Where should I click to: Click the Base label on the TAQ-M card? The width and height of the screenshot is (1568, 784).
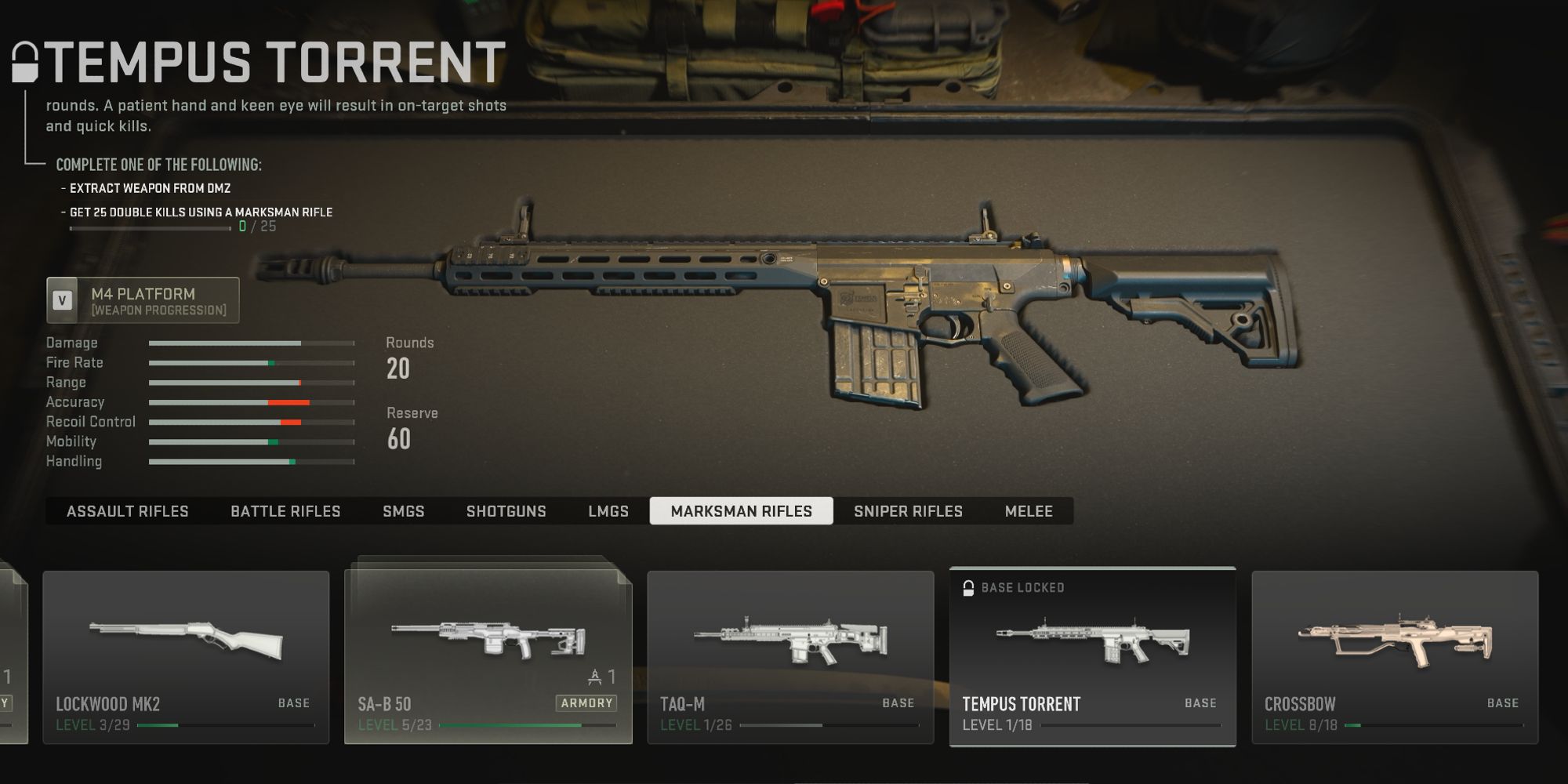coord(895,702)
